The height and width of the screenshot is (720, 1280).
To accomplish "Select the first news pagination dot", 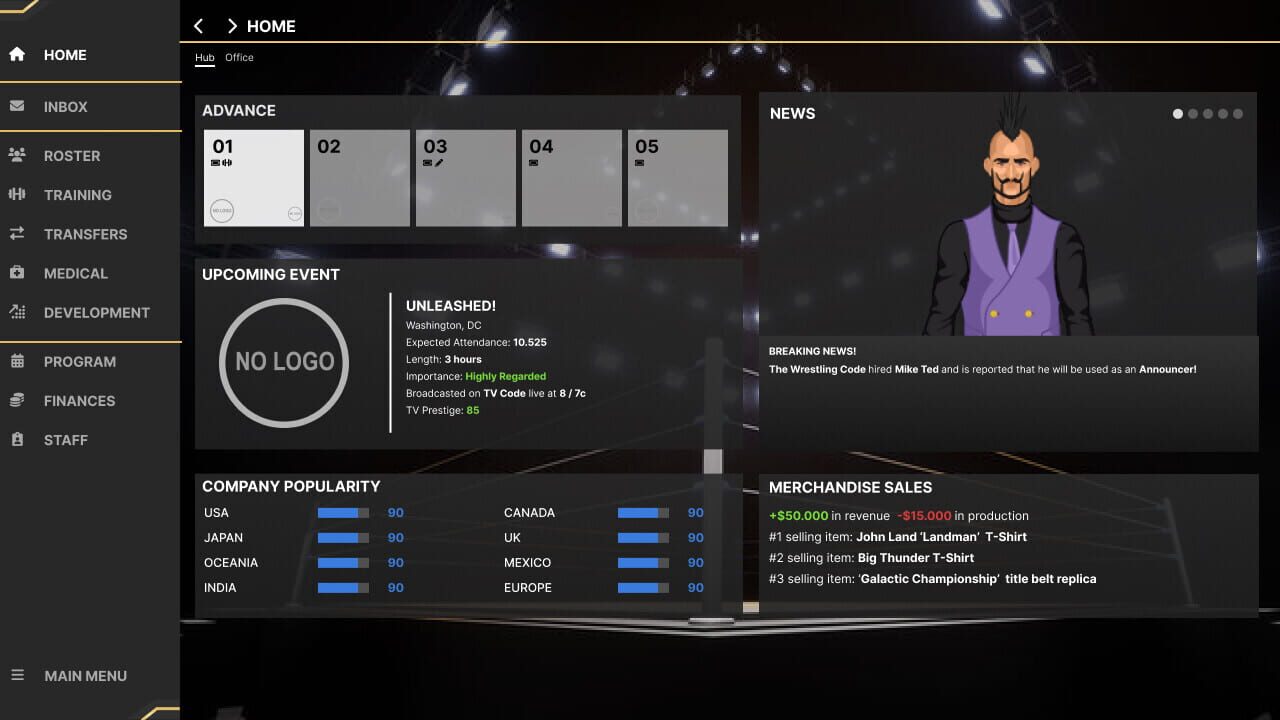I will [x=1177, y=113].
